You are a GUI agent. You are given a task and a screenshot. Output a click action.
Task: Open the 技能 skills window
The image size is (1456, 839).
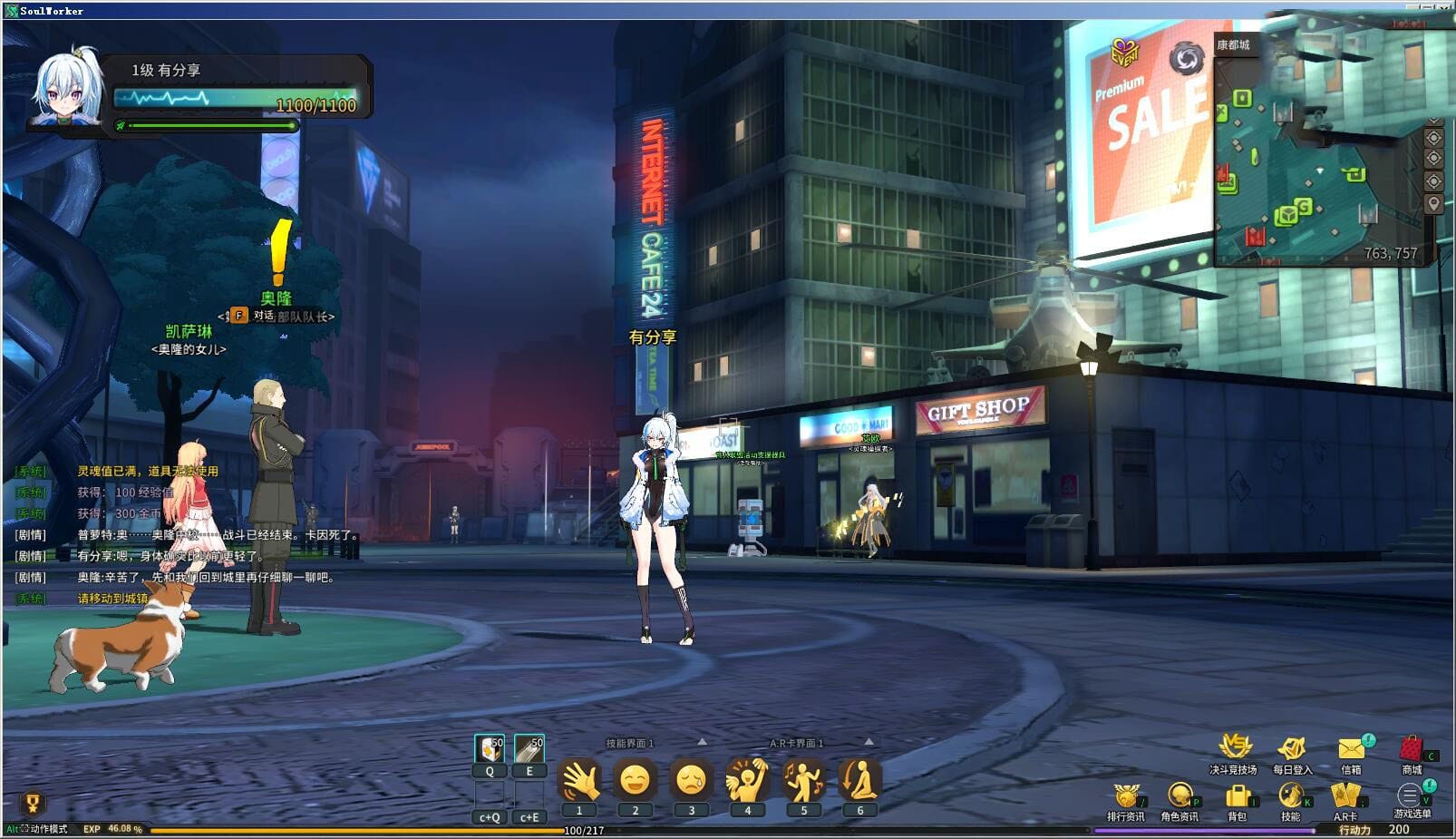tap(1291, 796)
